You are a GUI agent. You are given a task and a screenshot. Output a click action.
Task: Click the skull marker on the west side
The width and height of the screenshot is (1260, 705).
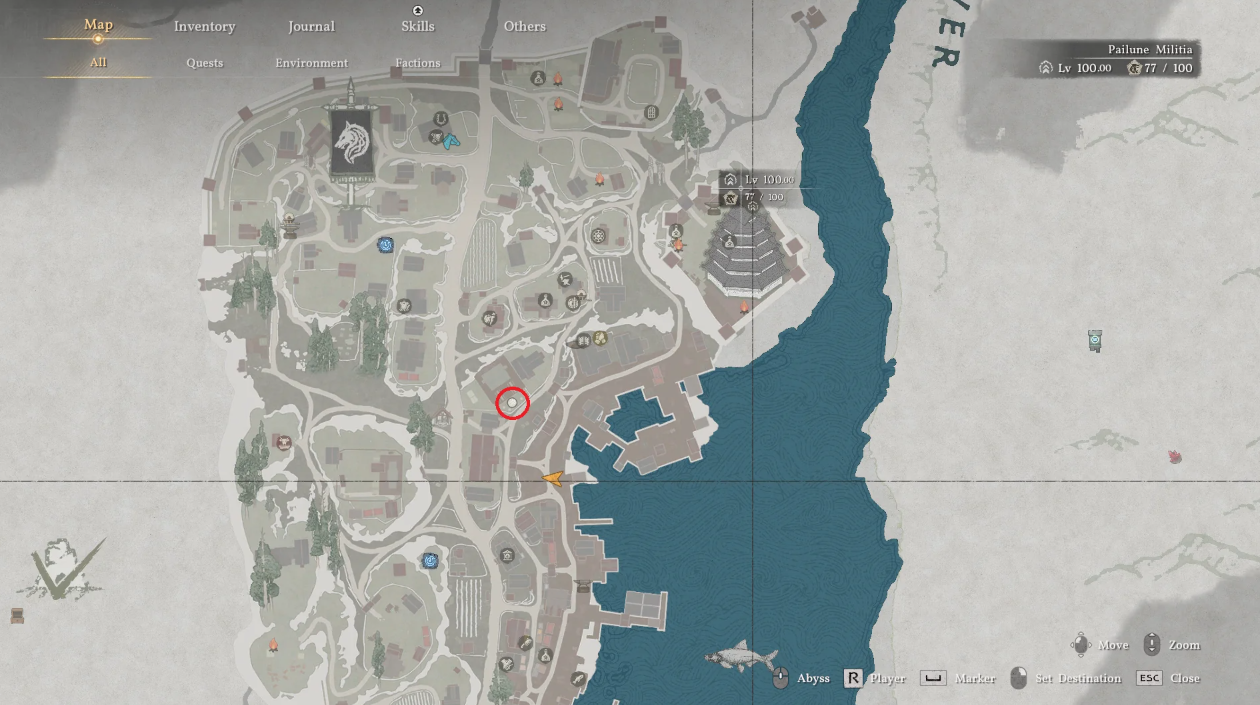point(282,441)
